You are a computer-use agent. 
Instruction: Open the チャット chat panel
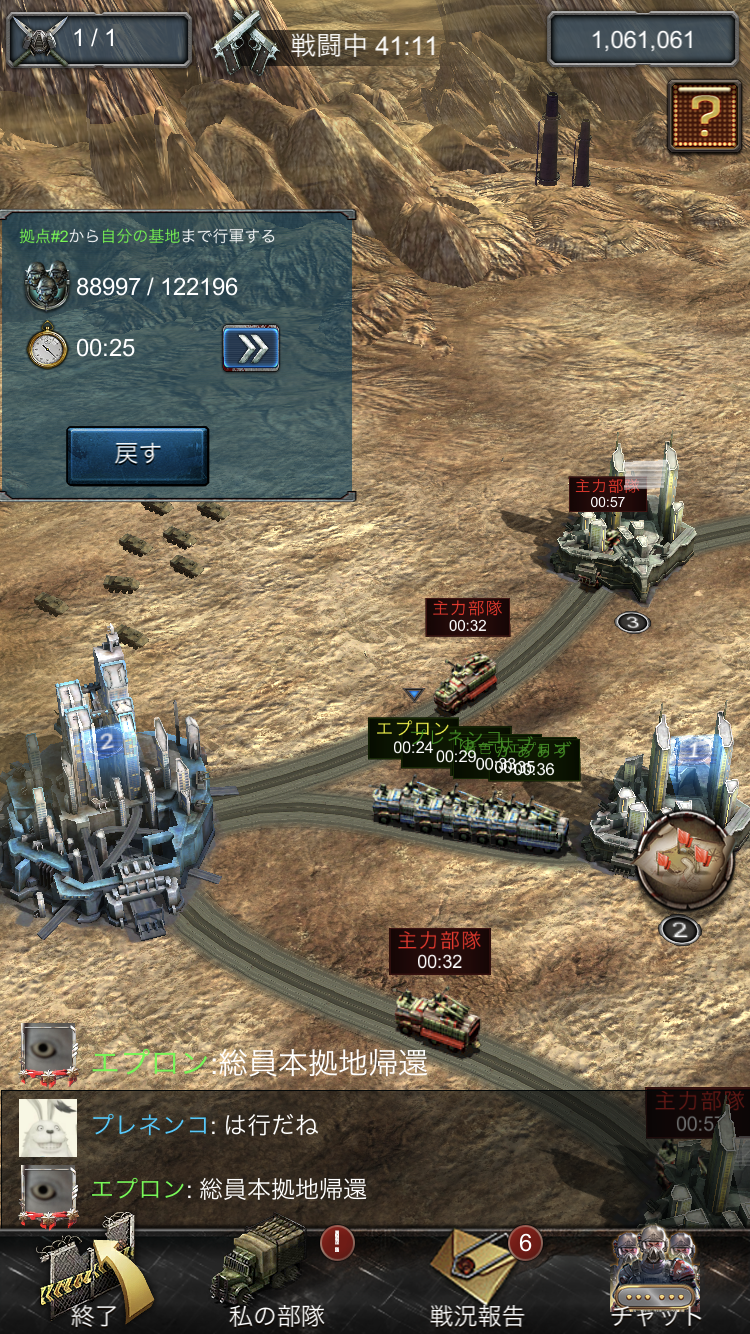click(656, 1279)
